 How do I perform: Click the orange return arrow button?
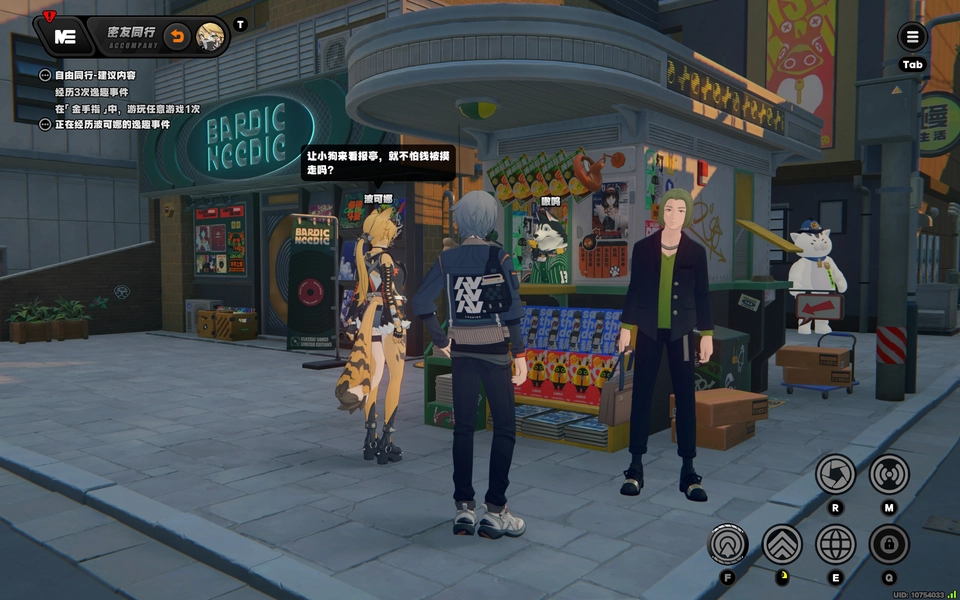pos(177,37)
